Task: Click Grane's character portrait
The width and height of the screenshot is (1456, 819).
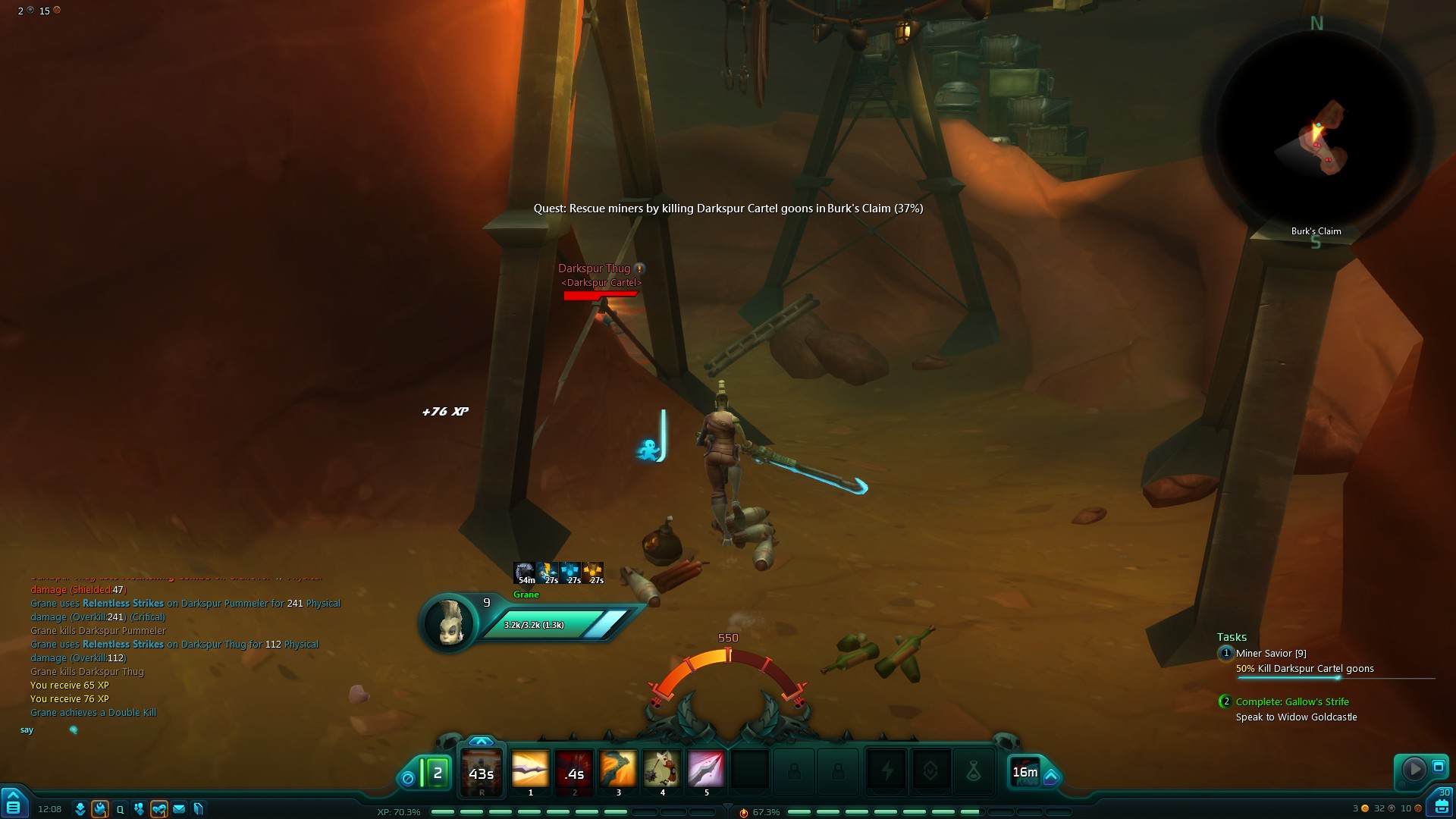Action: (448, 623)
